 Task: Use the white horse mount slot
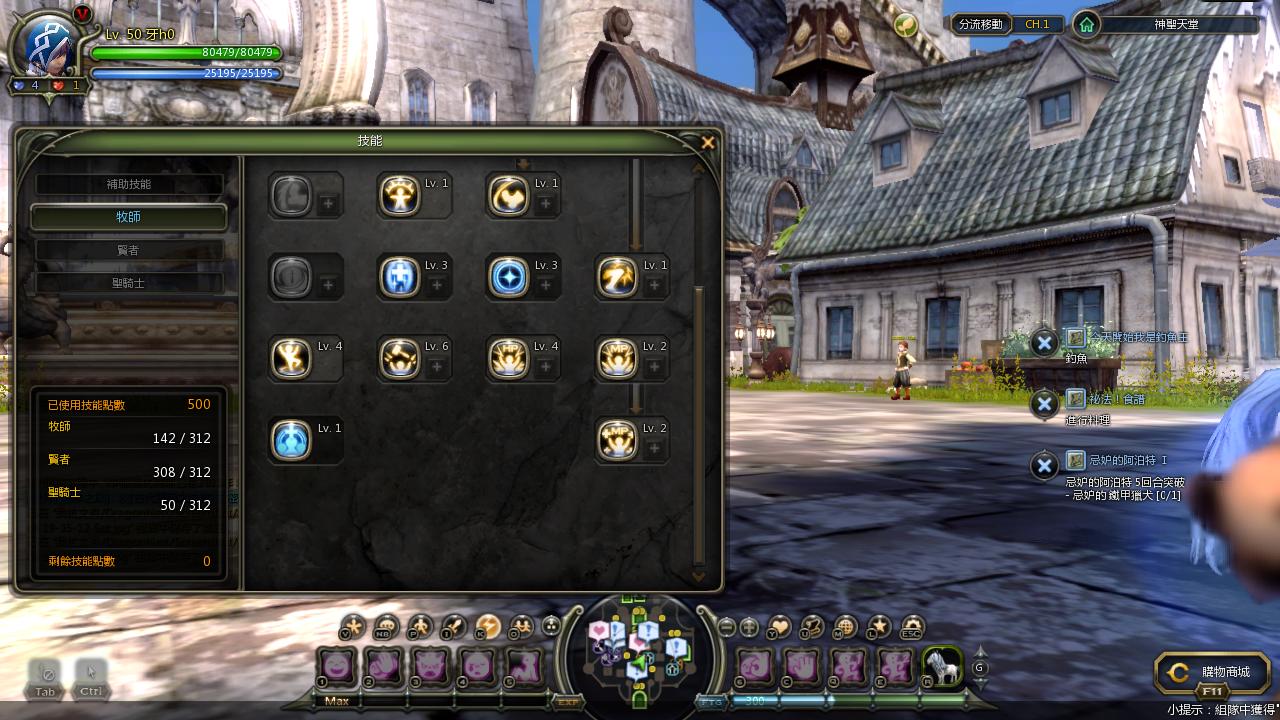942,665
